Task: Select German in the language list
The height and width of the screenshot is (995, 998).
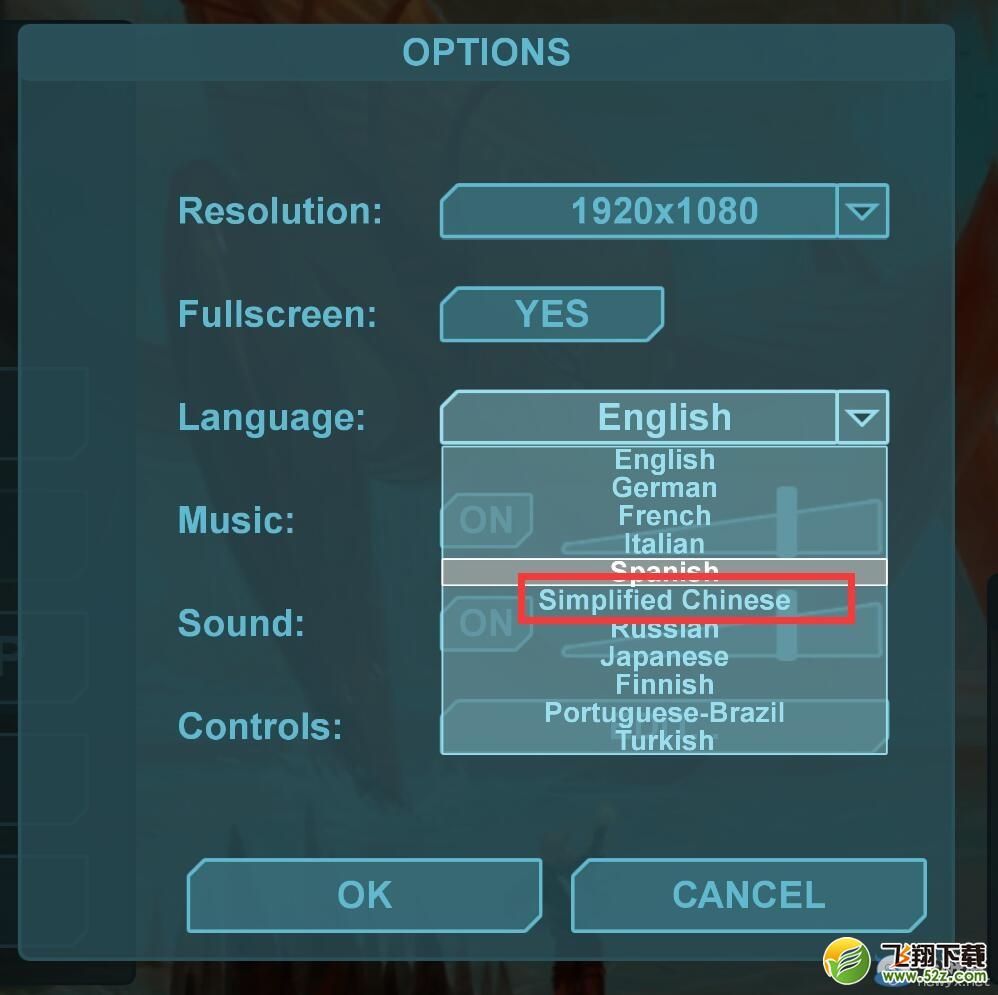Action: (664, 488)
